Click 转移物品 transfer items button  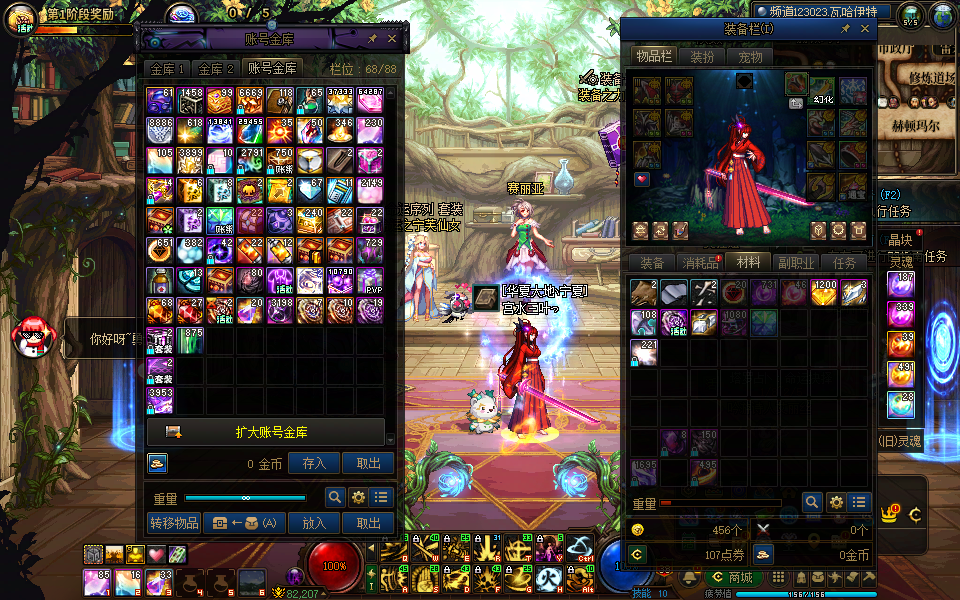(174, 523)
